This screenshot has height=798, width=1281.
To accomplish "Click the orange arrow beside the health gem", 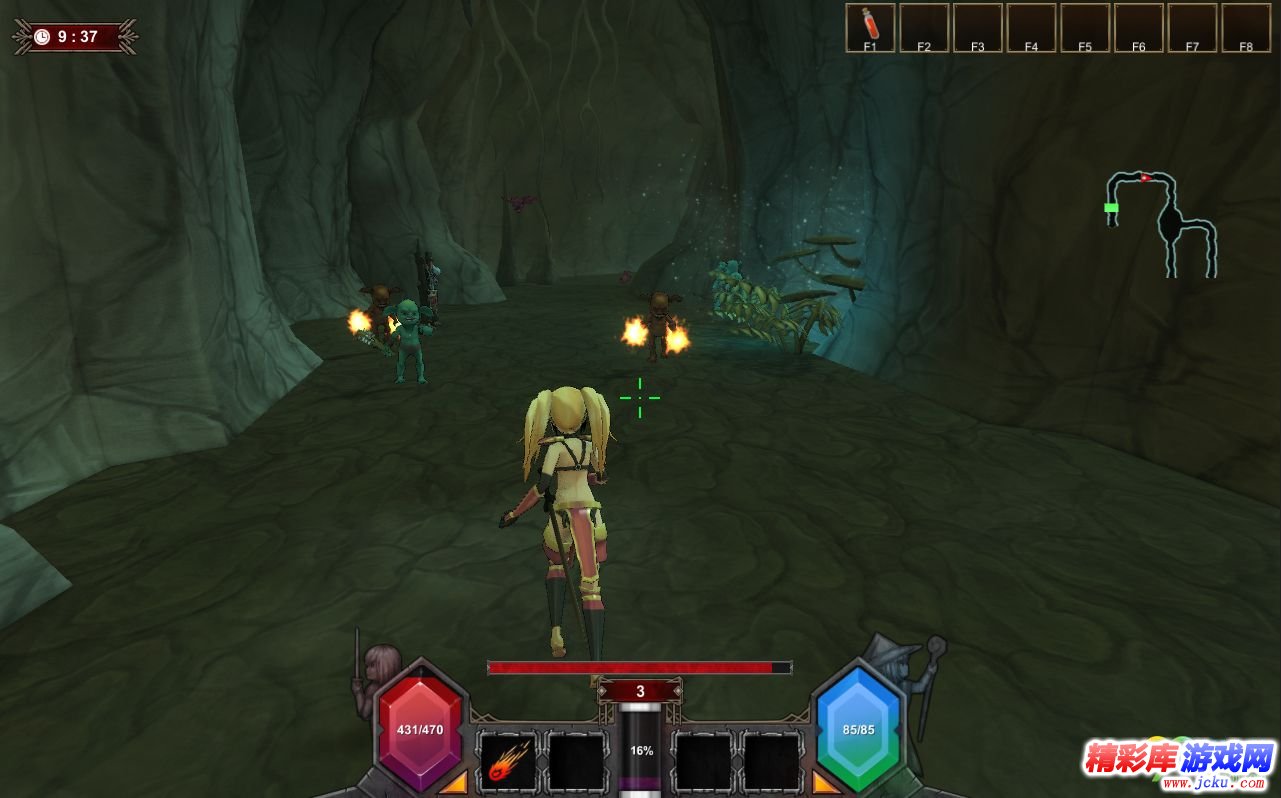I will point(454,781).
